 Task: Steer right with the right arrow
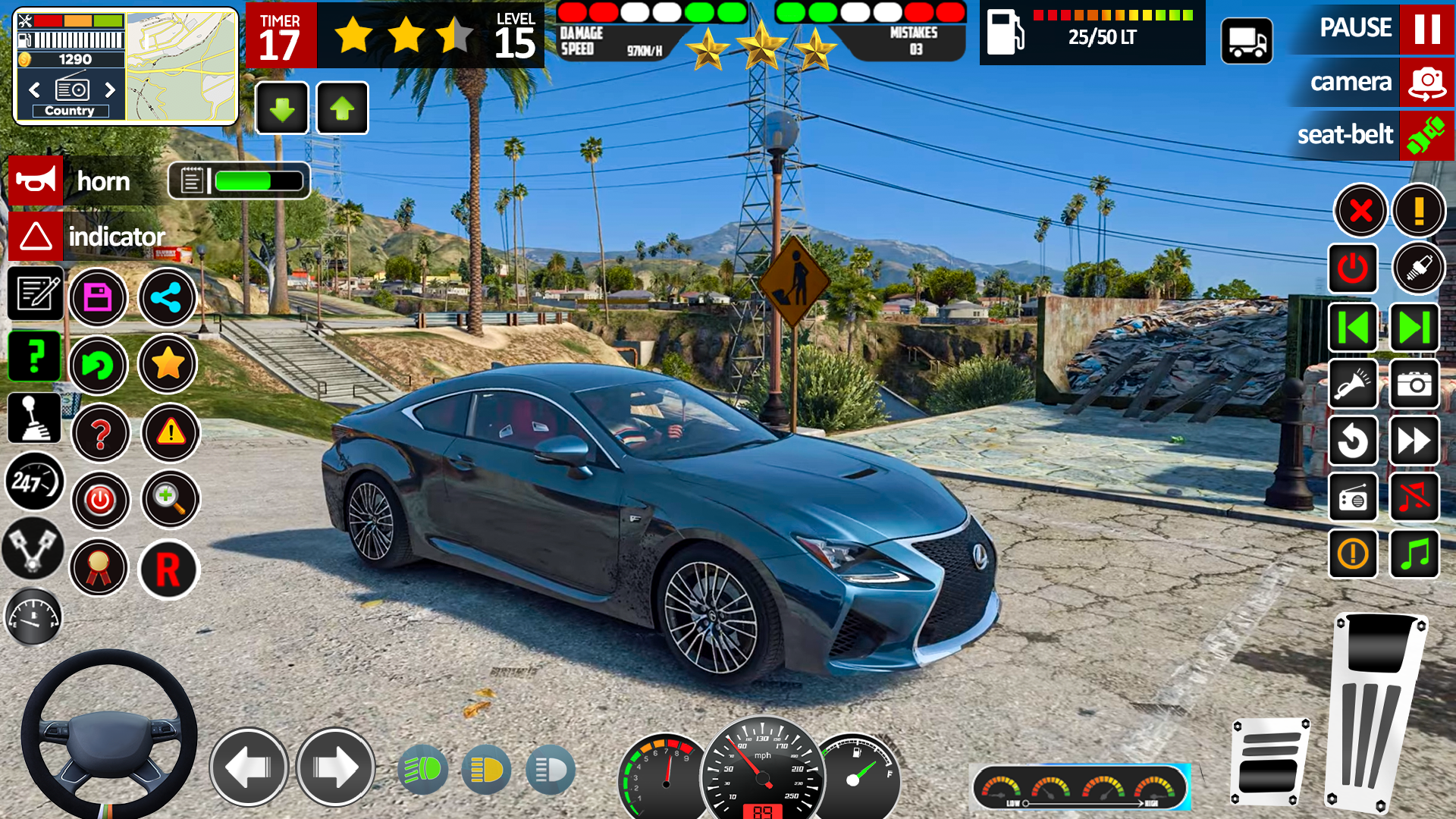[335, 767]
